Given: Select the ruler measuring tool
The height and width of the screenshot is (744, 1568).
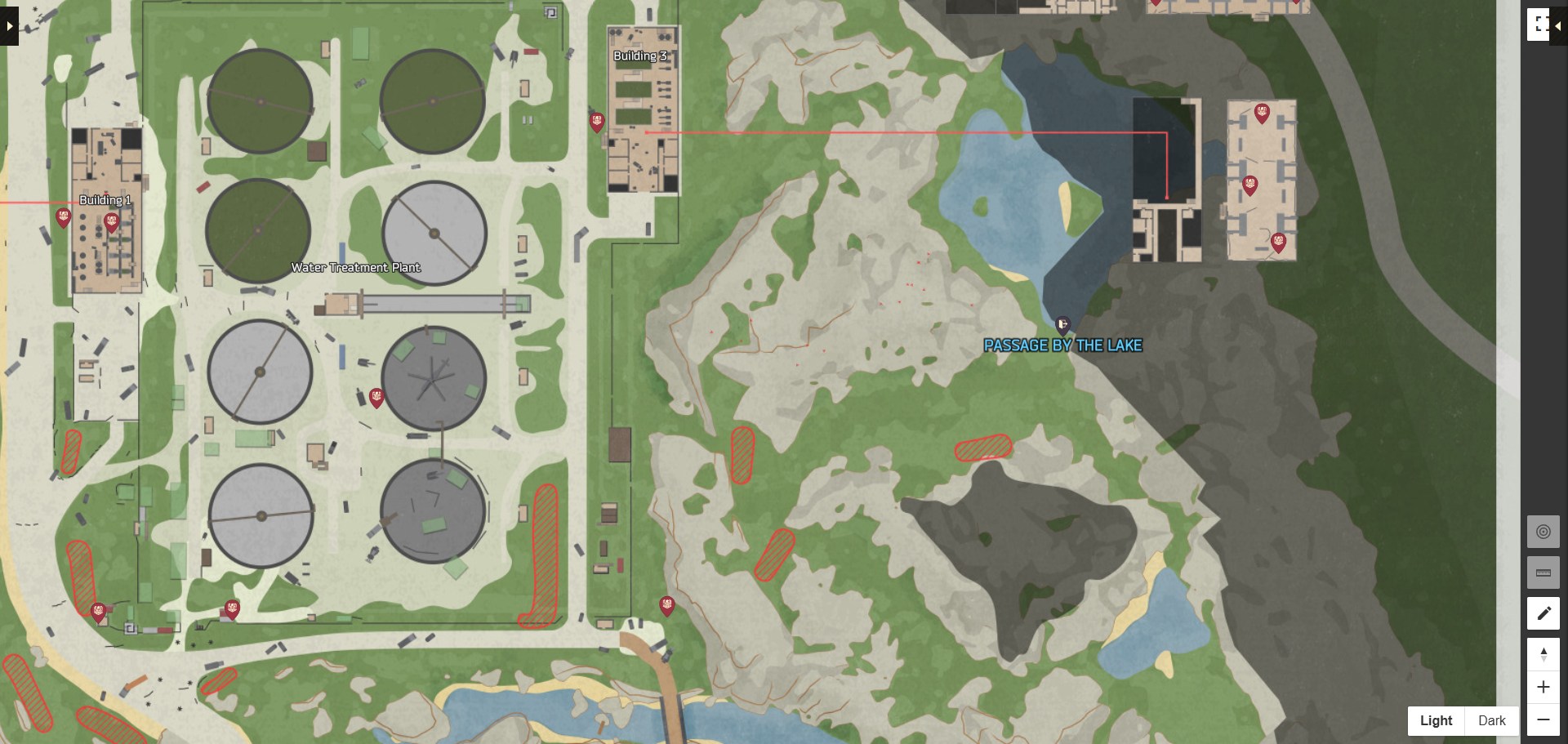Looking at the screenshot, I should coord(1543,572).
